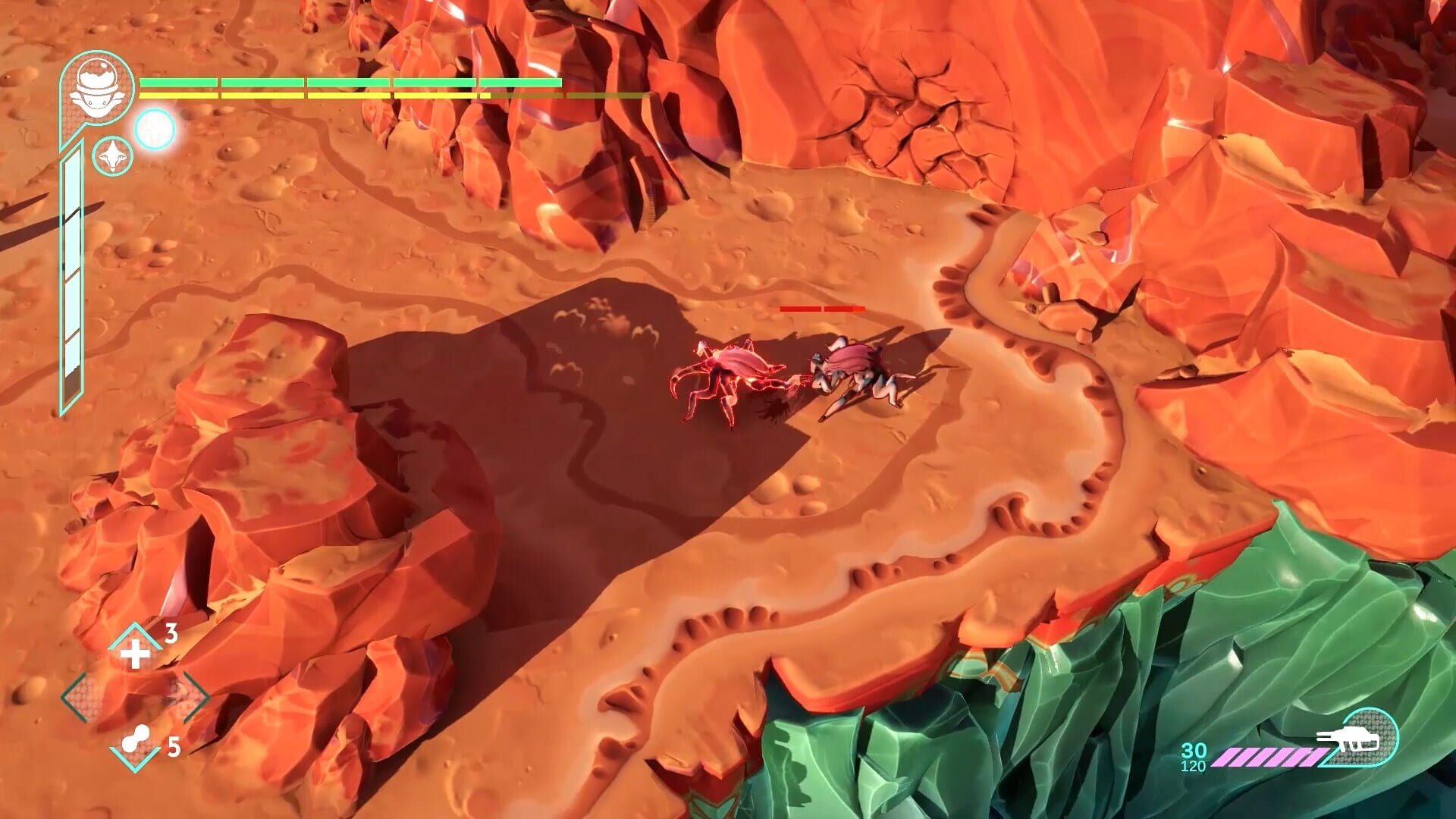Select the grenade item showing quantity 5
The image size is (1456, 819).
pos(134,736)
